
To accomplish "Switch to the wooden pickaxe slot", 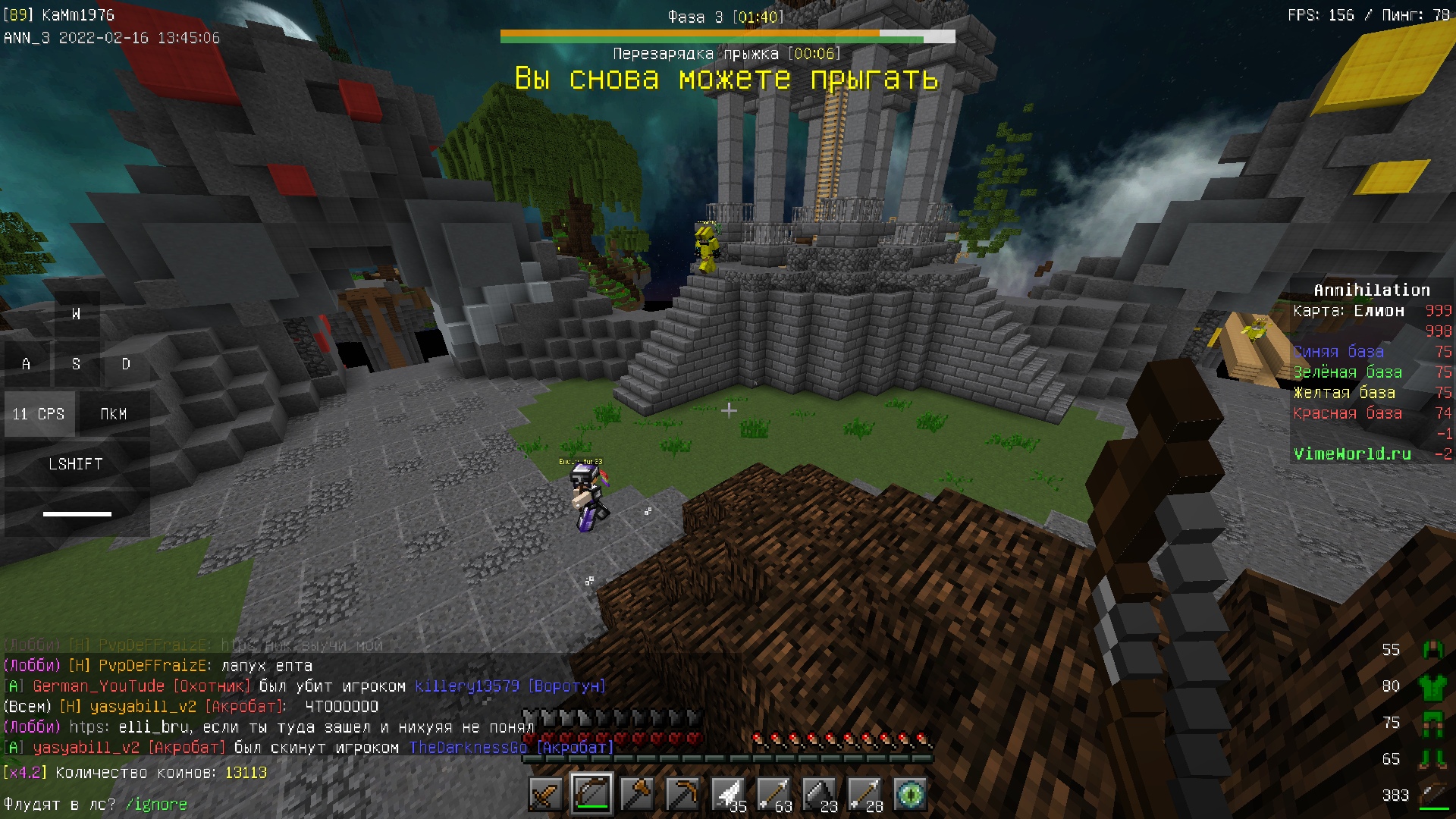I will (682, 795).
